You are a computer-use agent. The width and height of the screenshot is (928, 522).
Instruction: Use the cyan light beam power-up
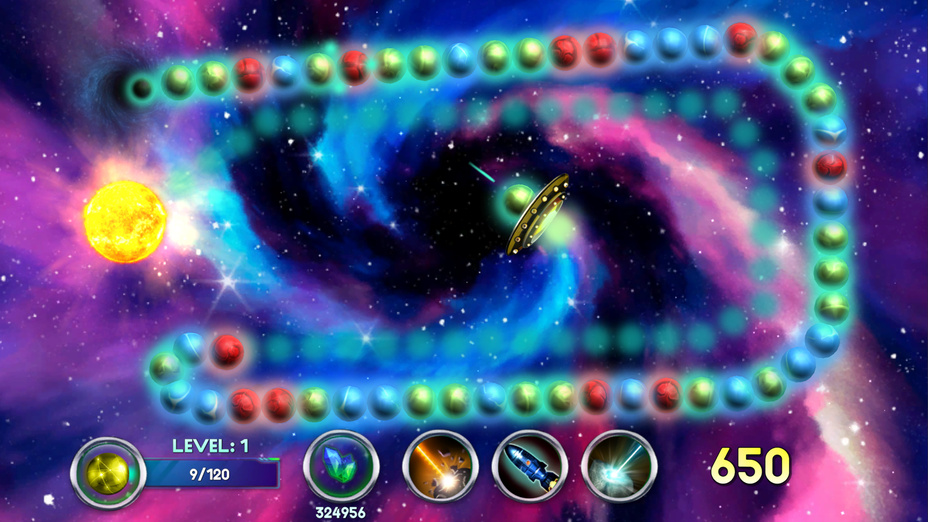click(x=619, y=467)
